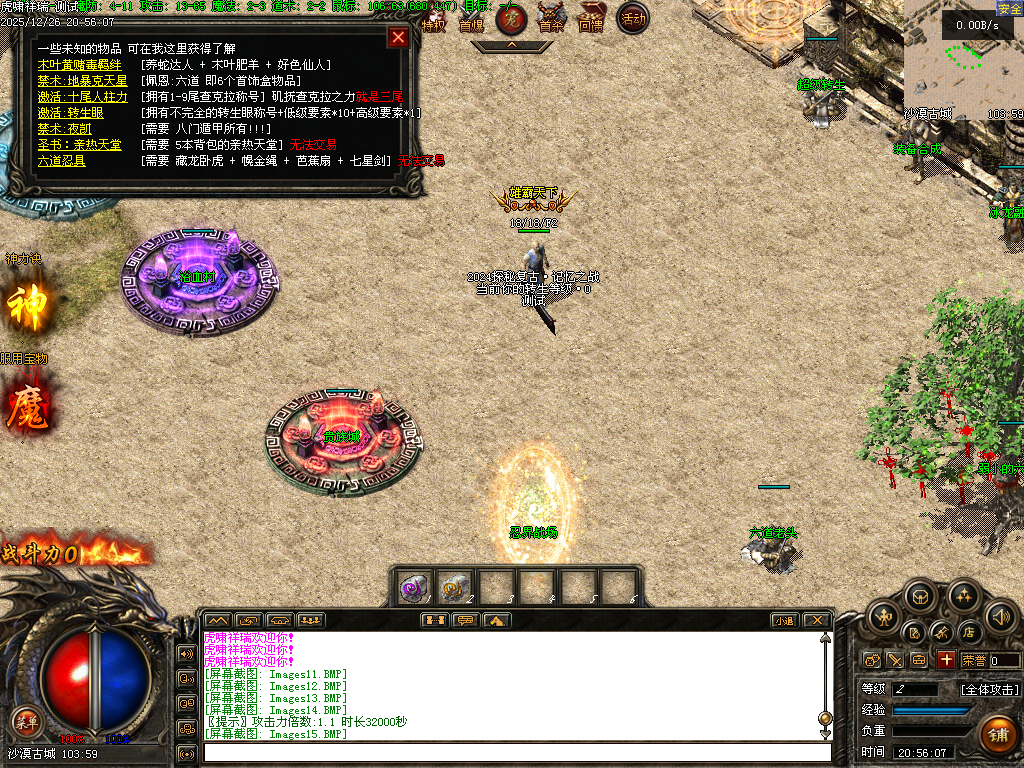
Task: Use the golden scroll in hotbar slot 2
Action: pos(455,587)
